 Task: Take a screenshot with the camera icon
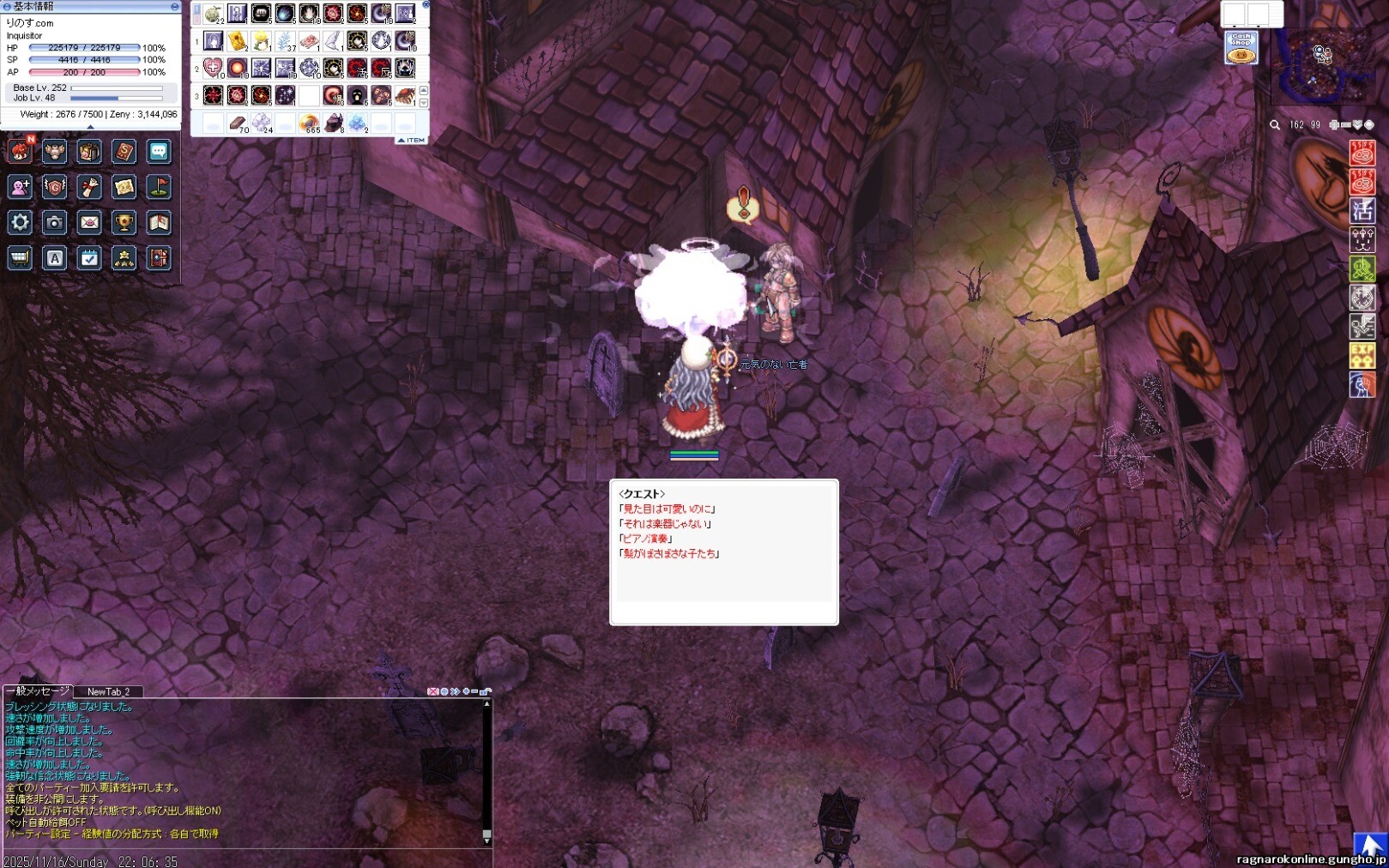coord(55,223)
